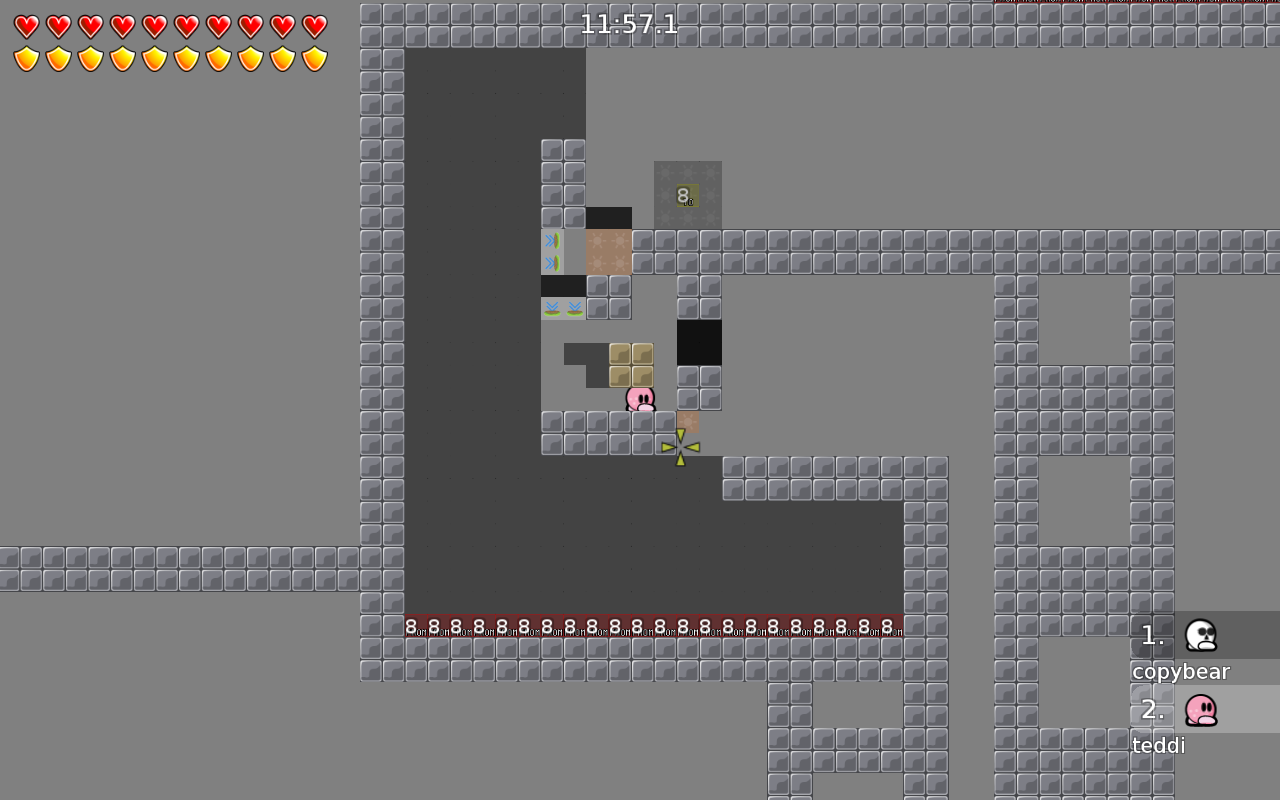Click the match timer showing 11:57.1

(x=630, y=24)
